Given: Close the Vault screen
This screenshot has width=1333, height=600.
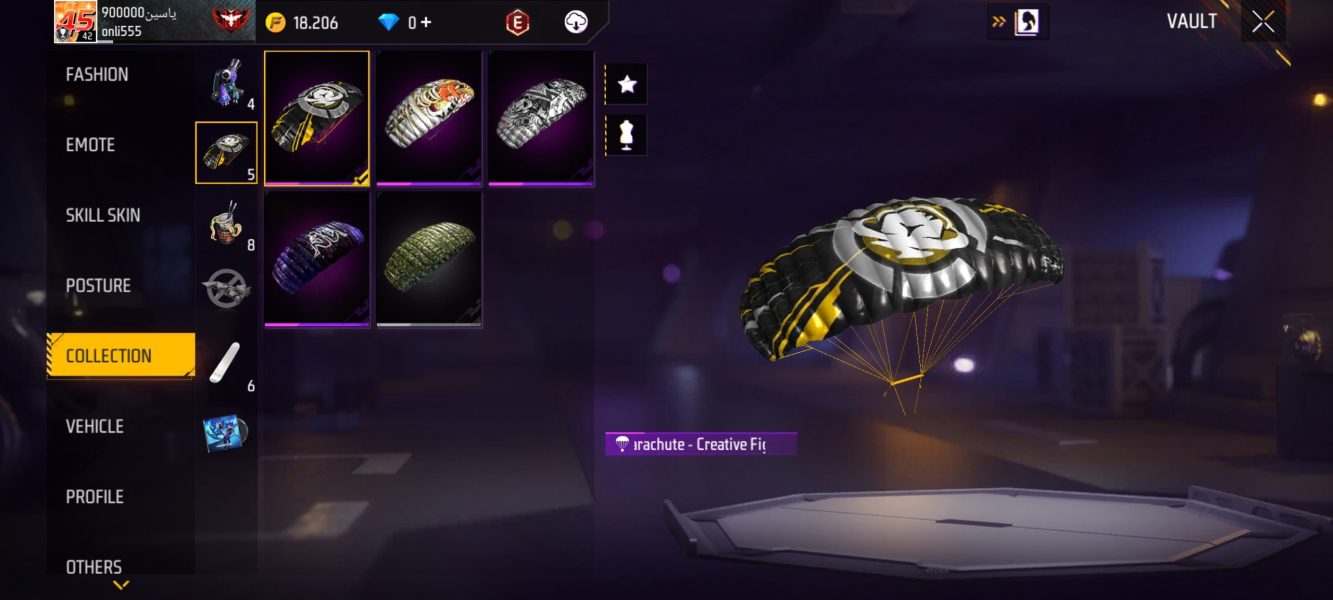Looking at the screenshot, I should 1263,22.
